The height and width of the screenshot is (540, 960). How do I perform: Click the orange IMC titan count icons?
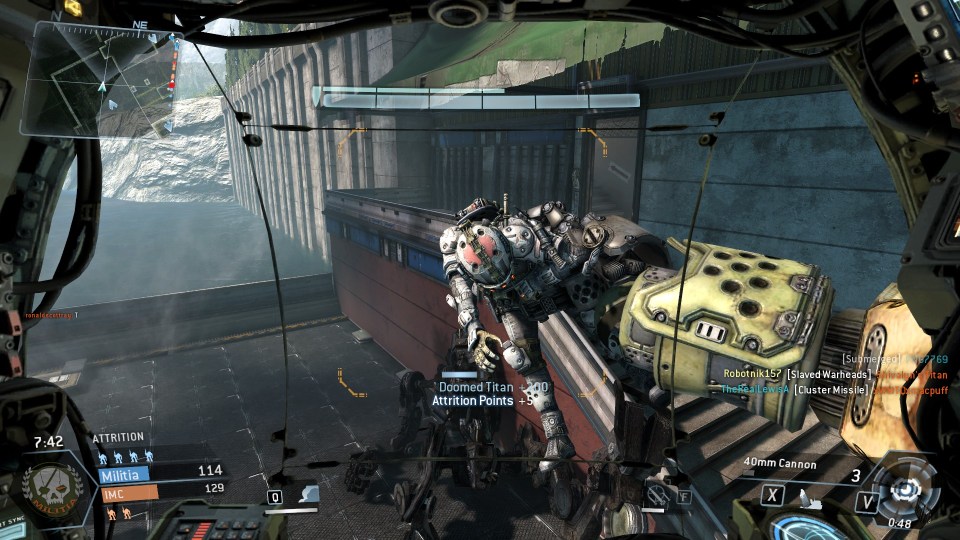point(118,512)
